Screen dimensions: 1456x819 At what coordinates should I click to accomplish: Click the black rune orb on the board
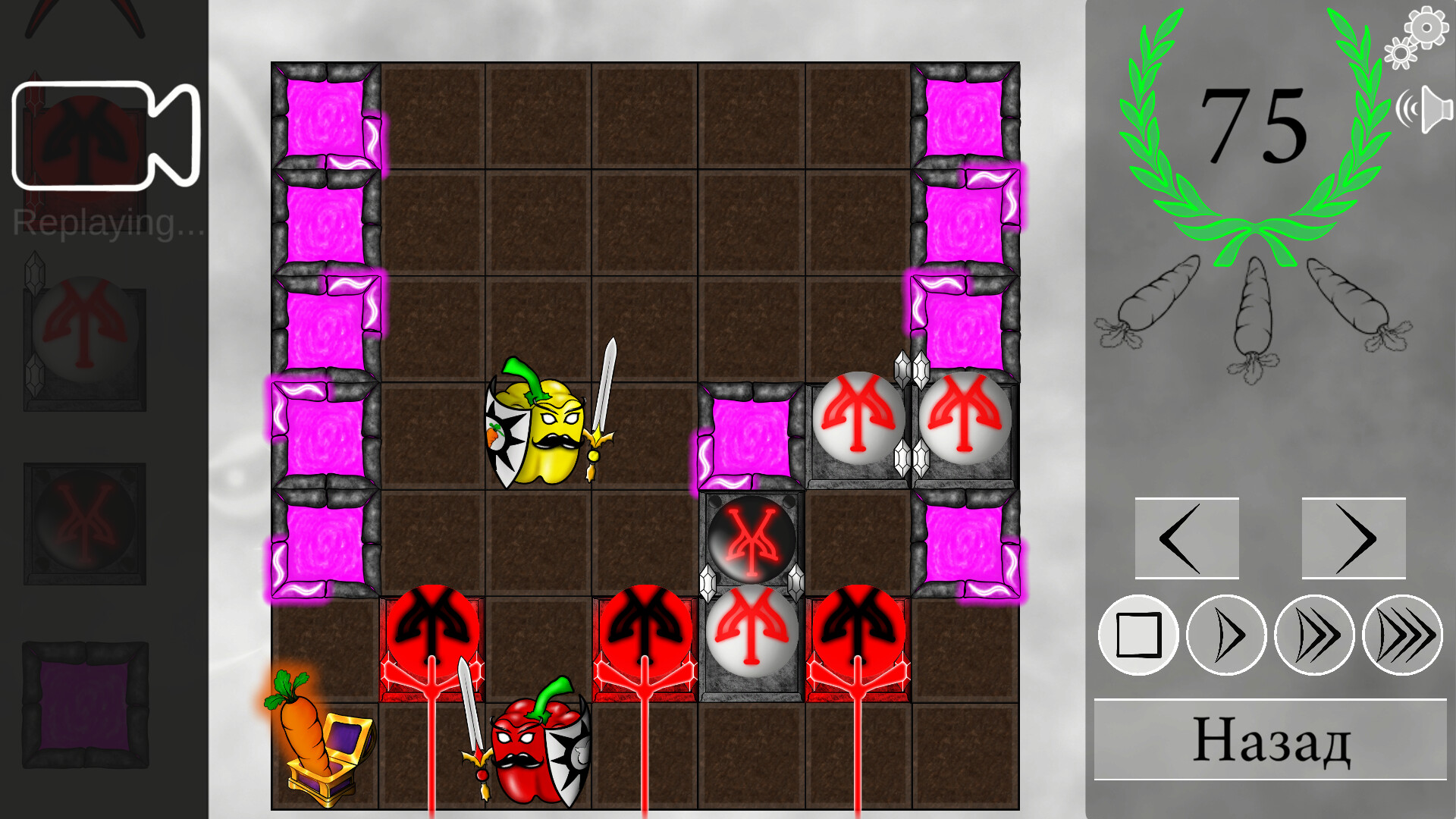click(x=751, y=538)
